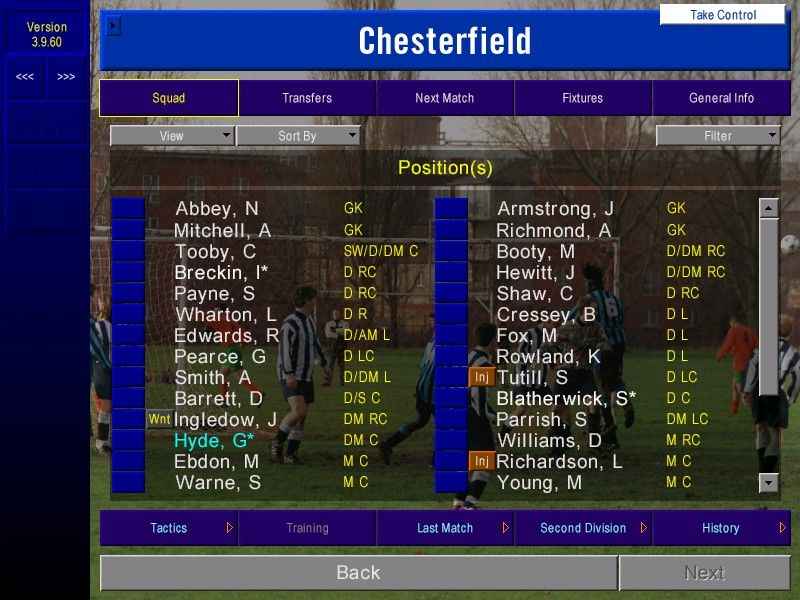Show the club History
Viewport: 800px width, 600px height.
pyautogui.click(x=721, y=528)
